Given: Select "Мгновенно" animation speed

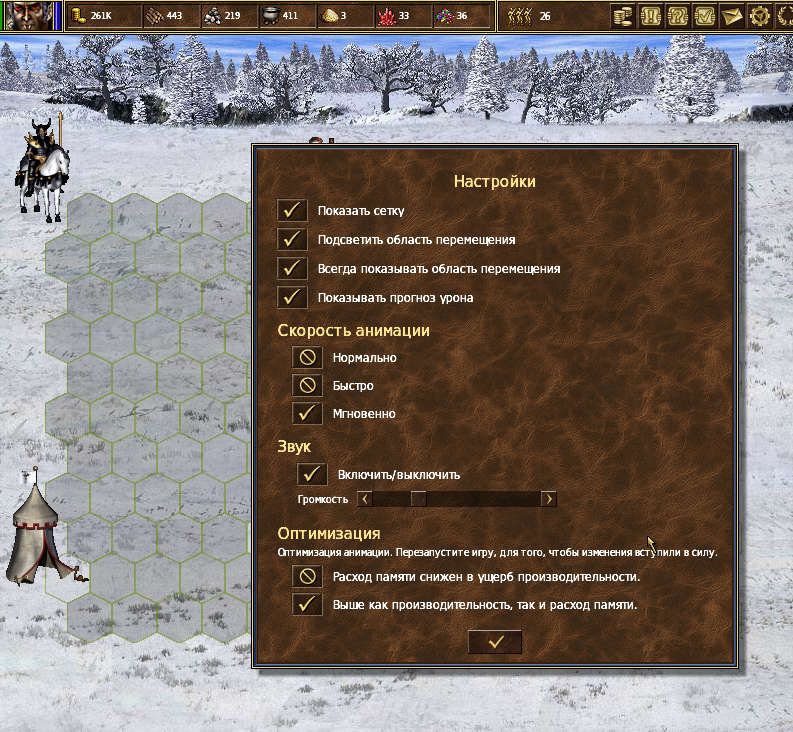Looking at the screenshot, I should [x=308, y=413].
